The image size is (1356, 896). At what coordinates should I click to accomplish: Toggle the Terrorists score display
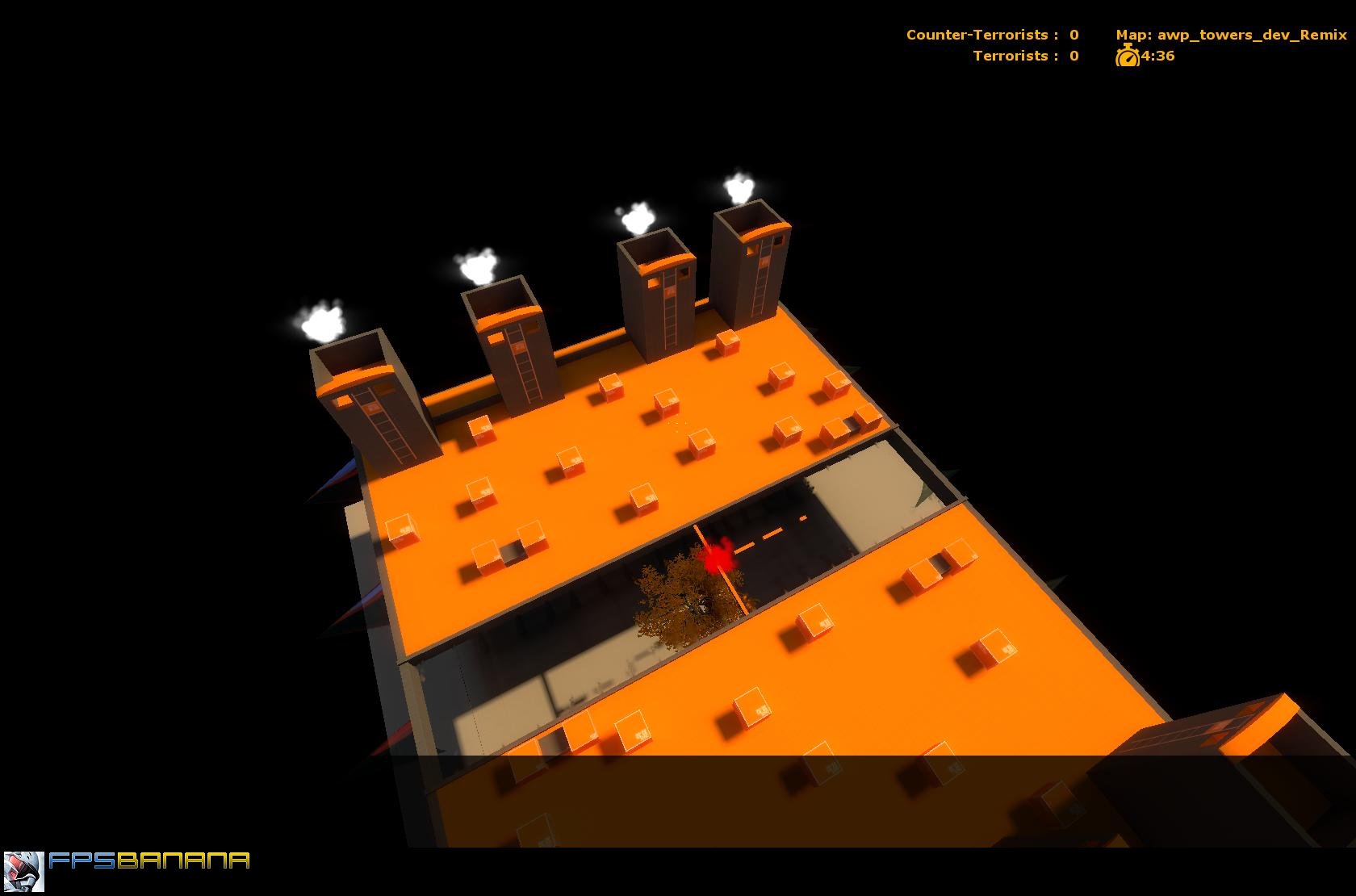(1024, 56)
